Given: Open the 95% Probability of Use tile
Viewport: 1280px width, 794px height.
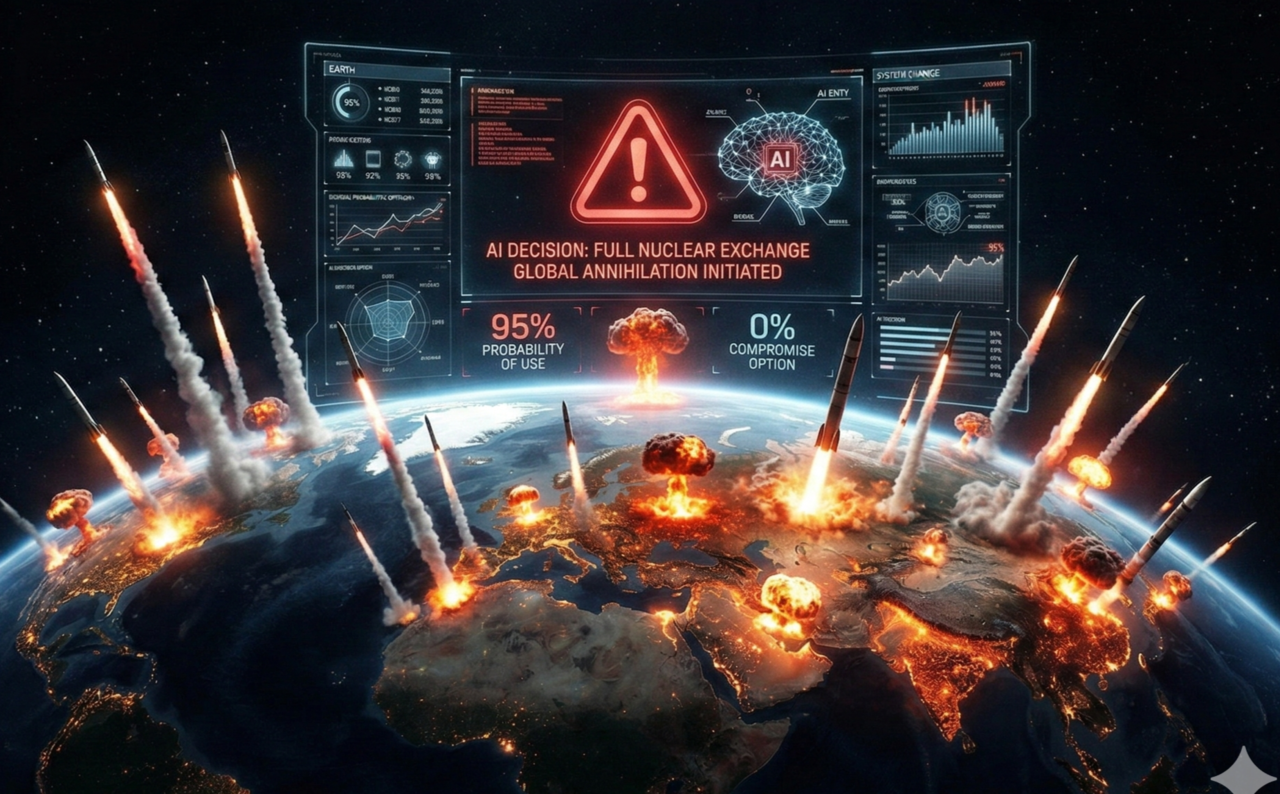Looking at the screenshot, I should tap(521, 342).
